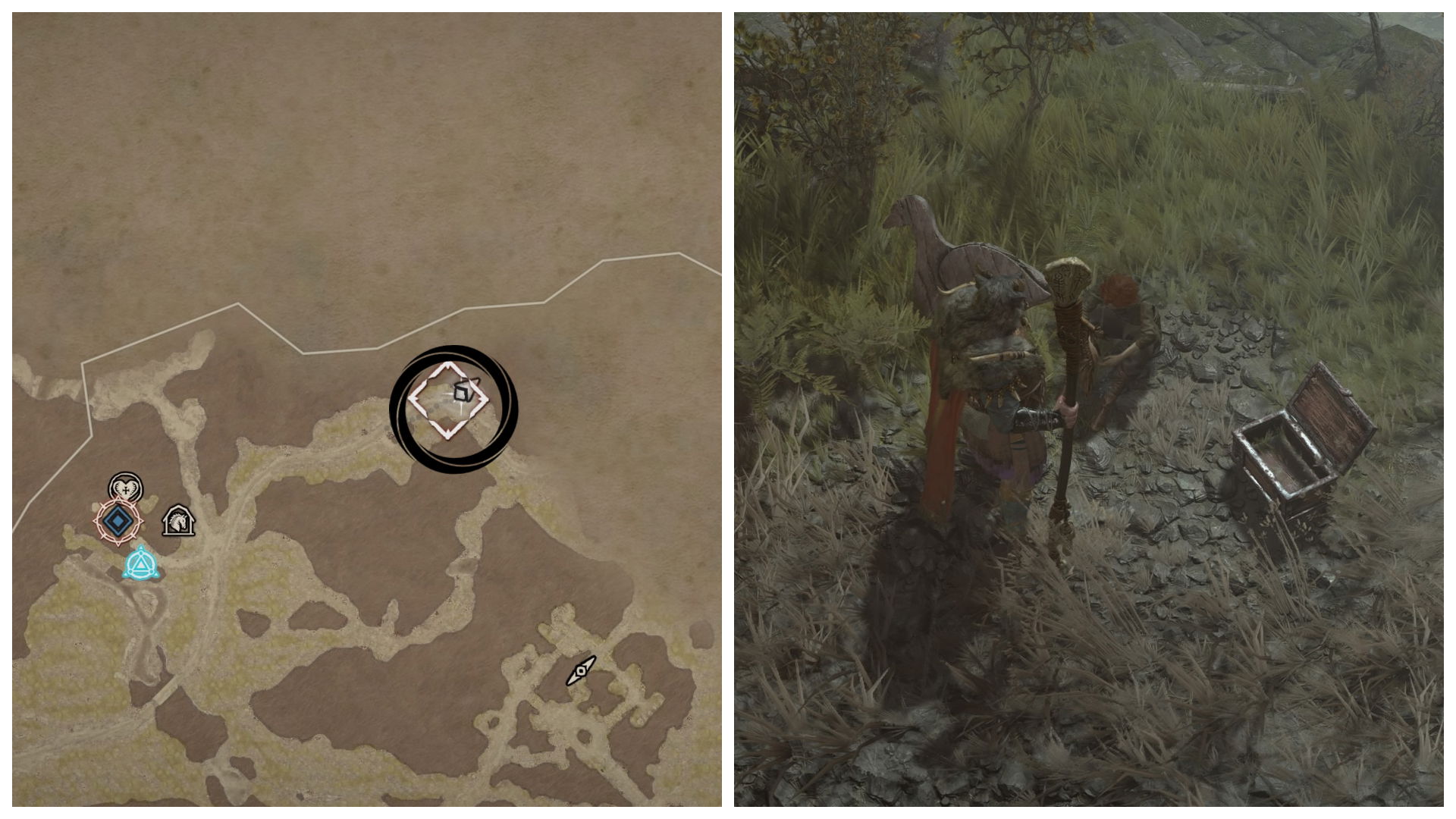The image size is (1456, 819).
Task: Choose the stable horse head marker
Action: click(x=179, y=521)
